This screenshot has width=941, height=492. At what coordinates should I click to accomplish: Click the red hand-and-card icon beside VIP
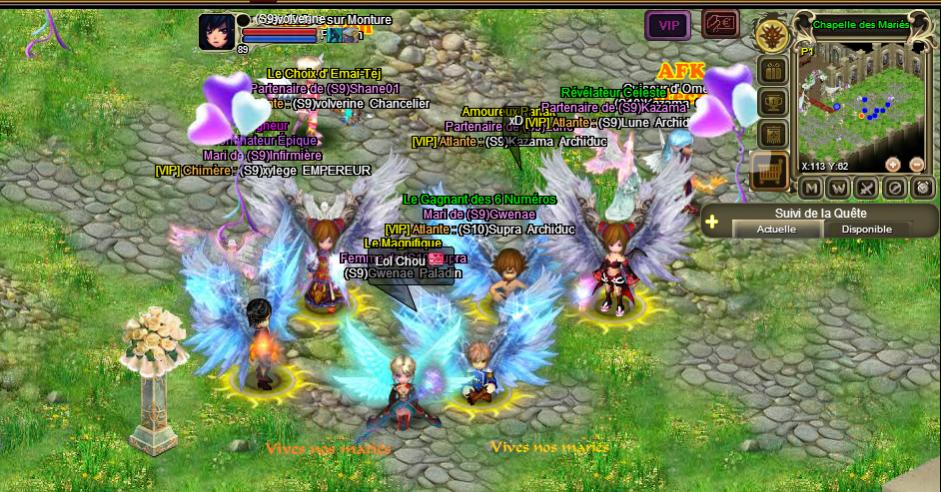[x=720, y=24]
